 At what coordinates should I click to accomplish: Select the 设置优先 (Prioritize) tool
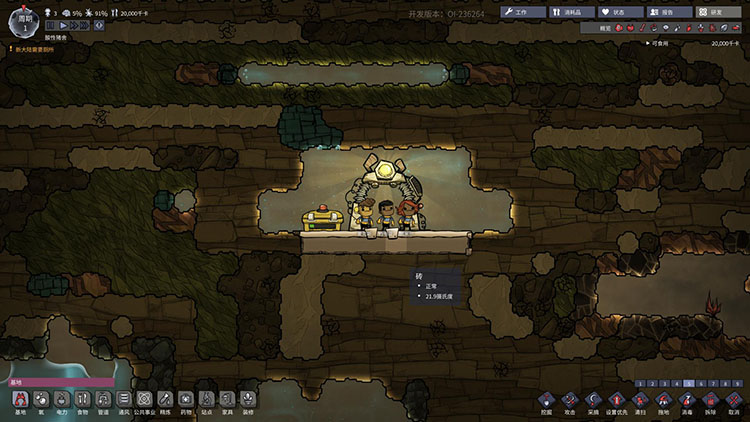(x=618, y=401)
